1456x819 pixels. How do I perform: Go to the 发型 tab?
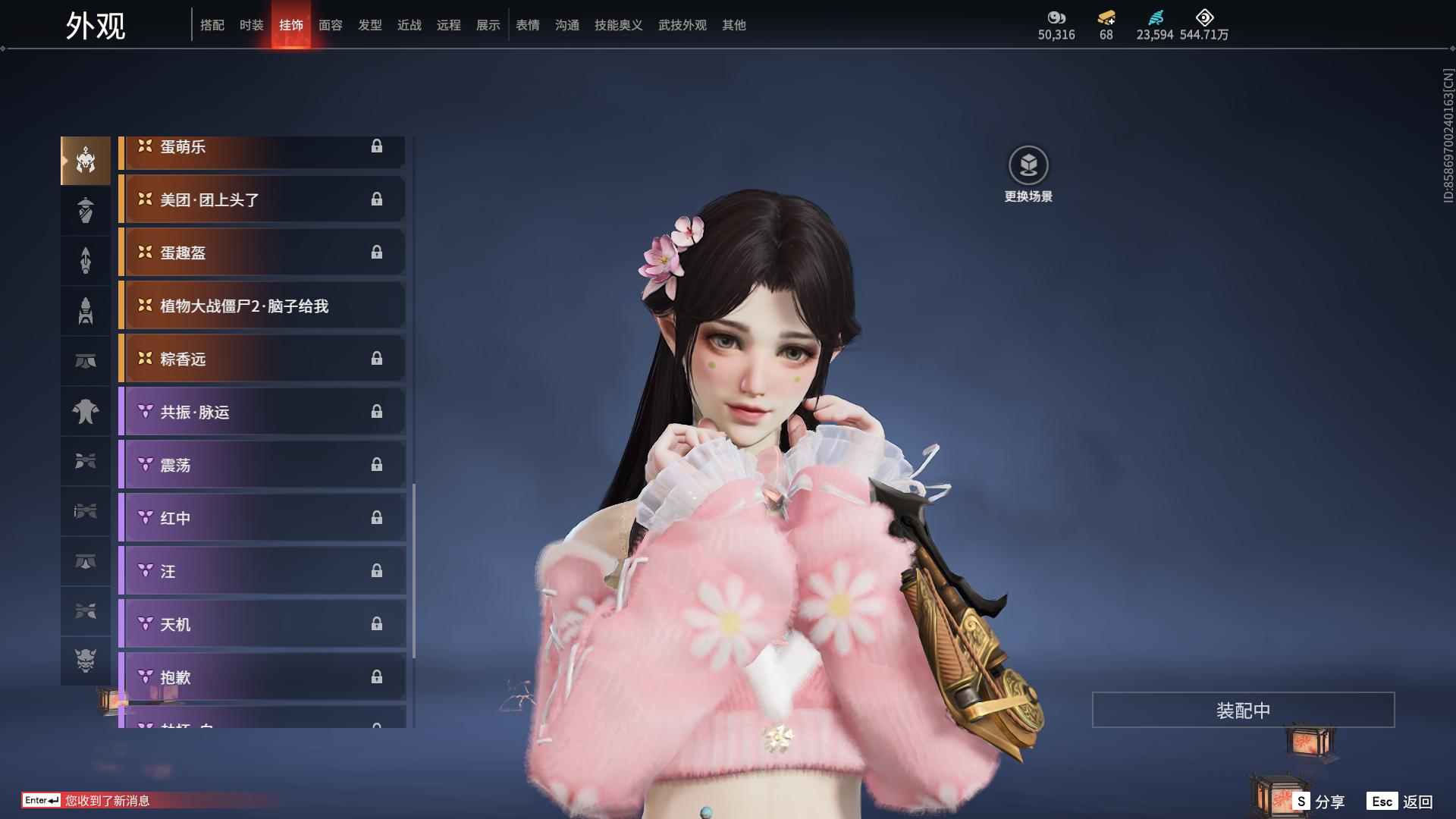tap(370, 25)
